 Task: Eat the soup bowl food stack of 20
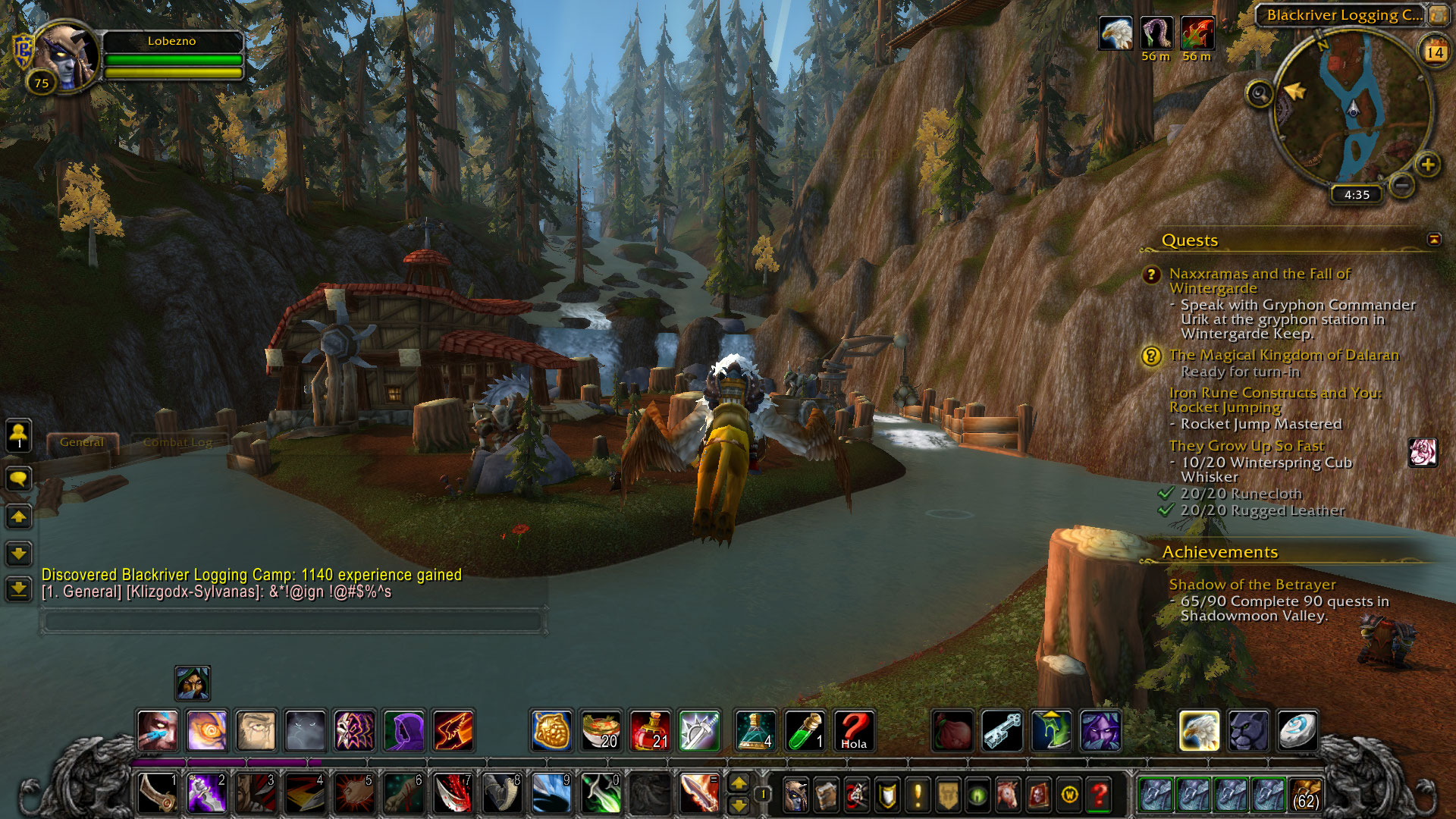601,731
